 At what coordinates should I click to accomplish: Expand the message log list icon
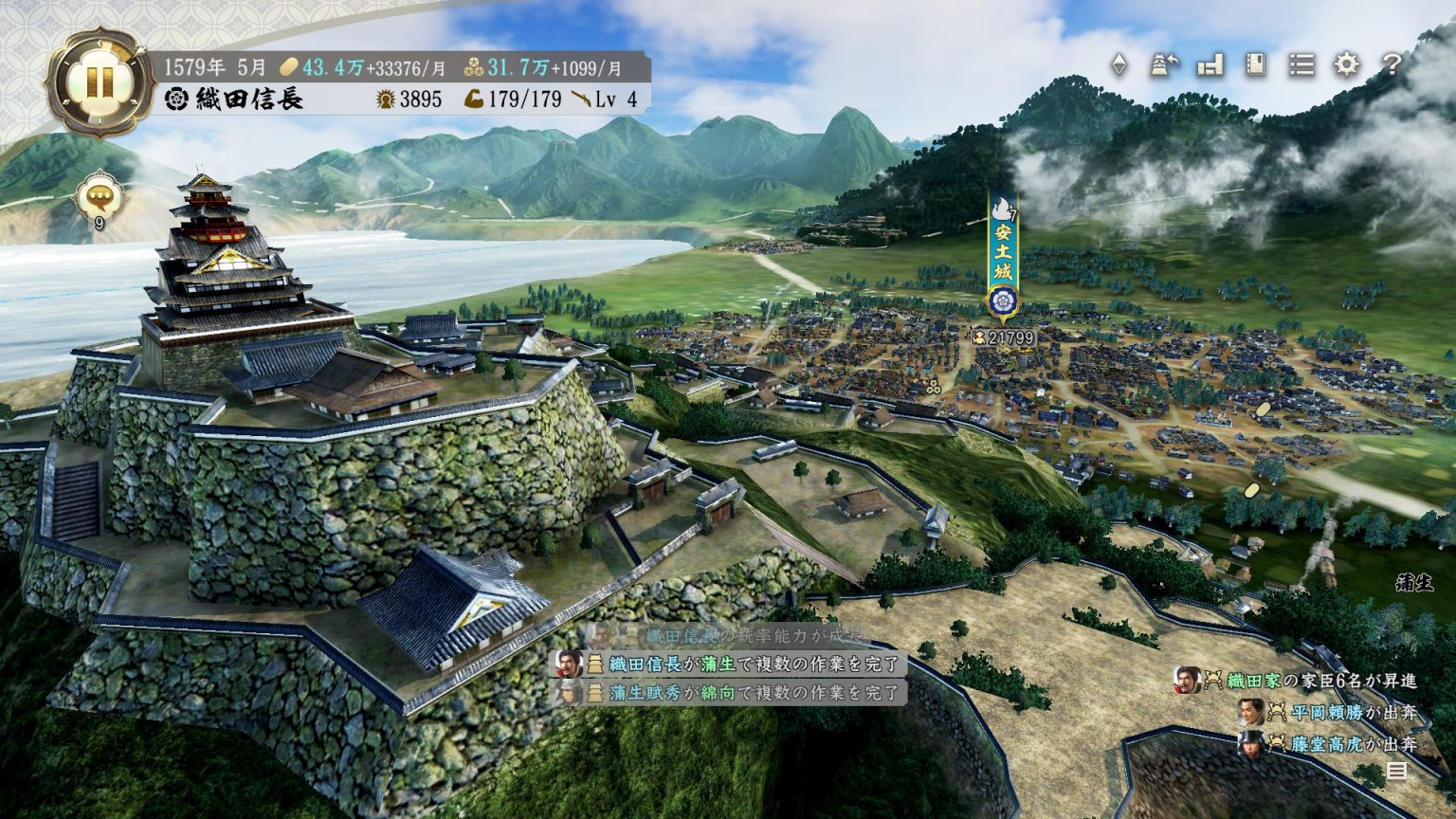(1396, 771)
